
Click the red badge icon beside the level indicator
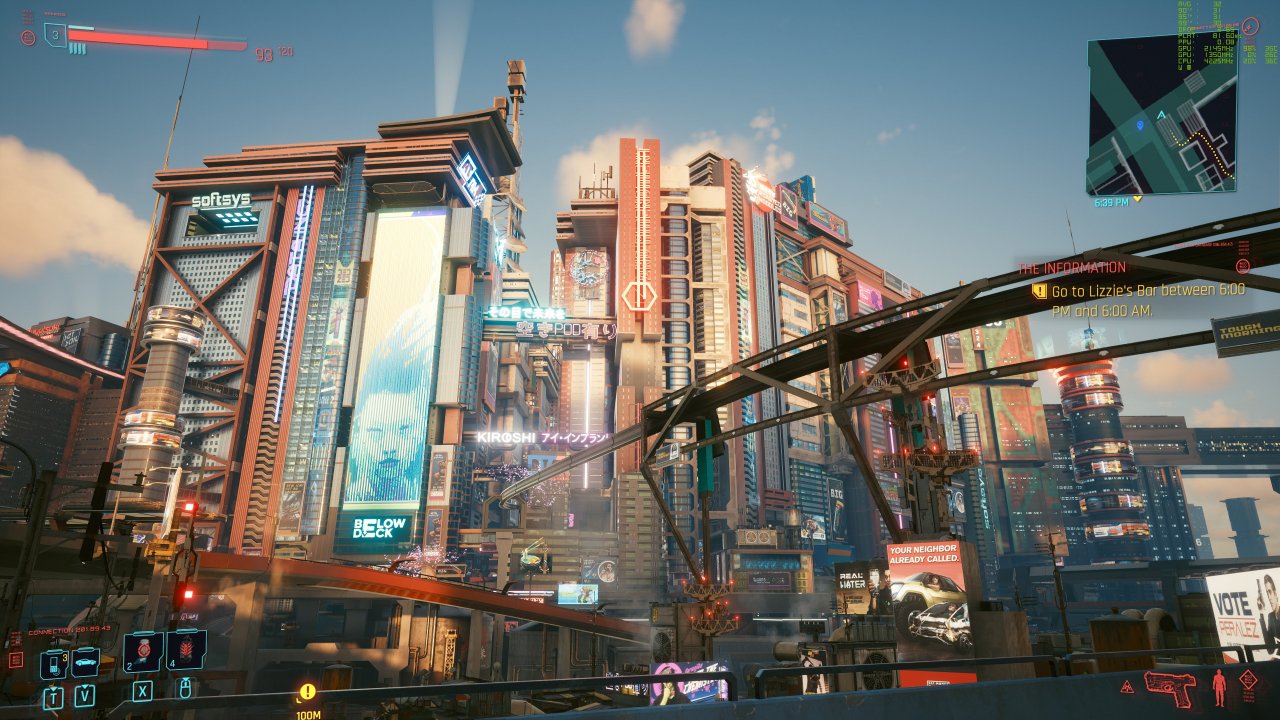[x=28, y=36]
